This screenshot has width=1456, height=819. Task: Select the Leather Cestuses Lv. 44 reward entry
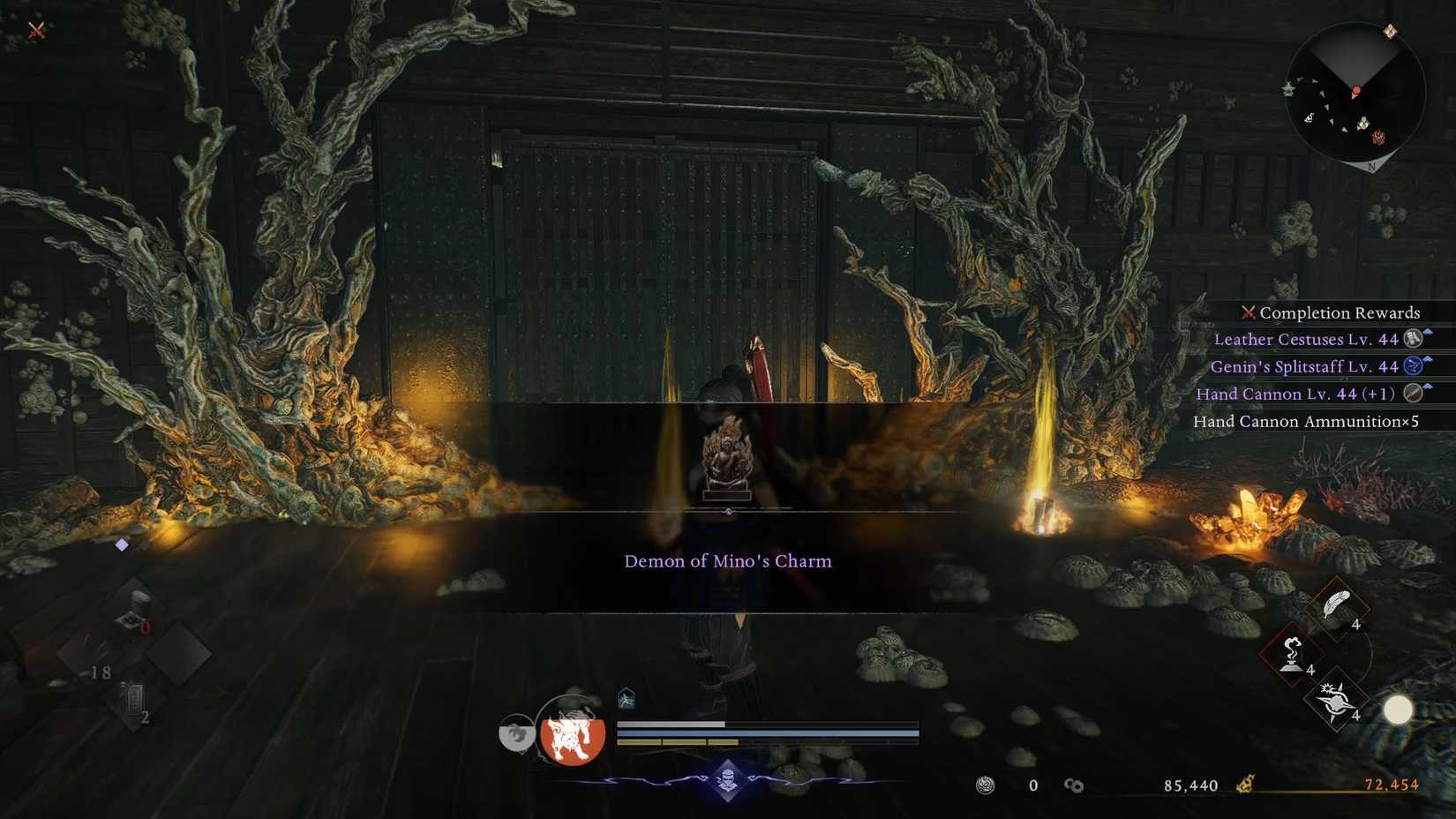tap(1309, 339)
